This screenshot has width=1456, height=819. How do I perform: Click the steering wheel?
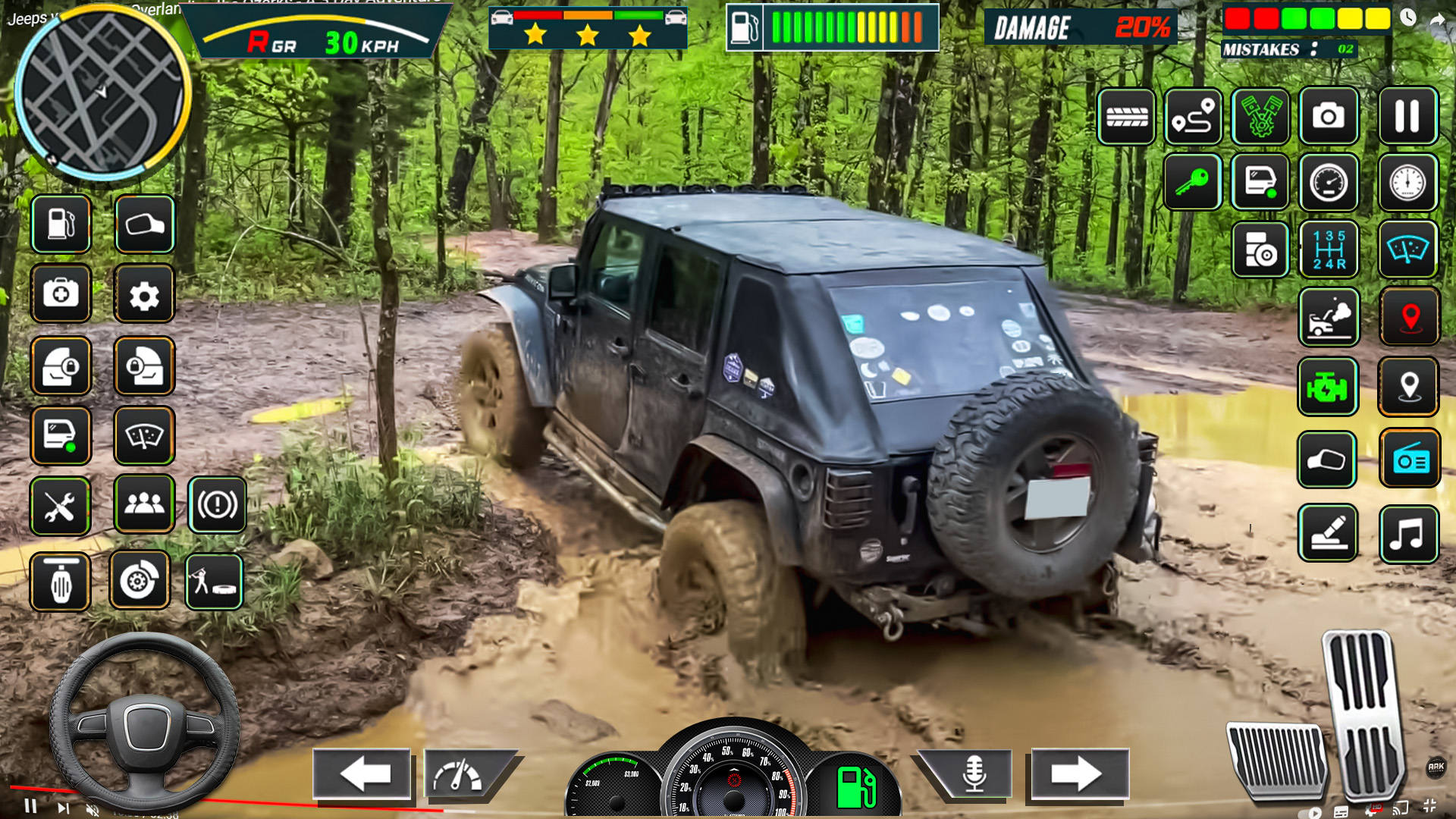pyautogui.click(x=148, y=728)
